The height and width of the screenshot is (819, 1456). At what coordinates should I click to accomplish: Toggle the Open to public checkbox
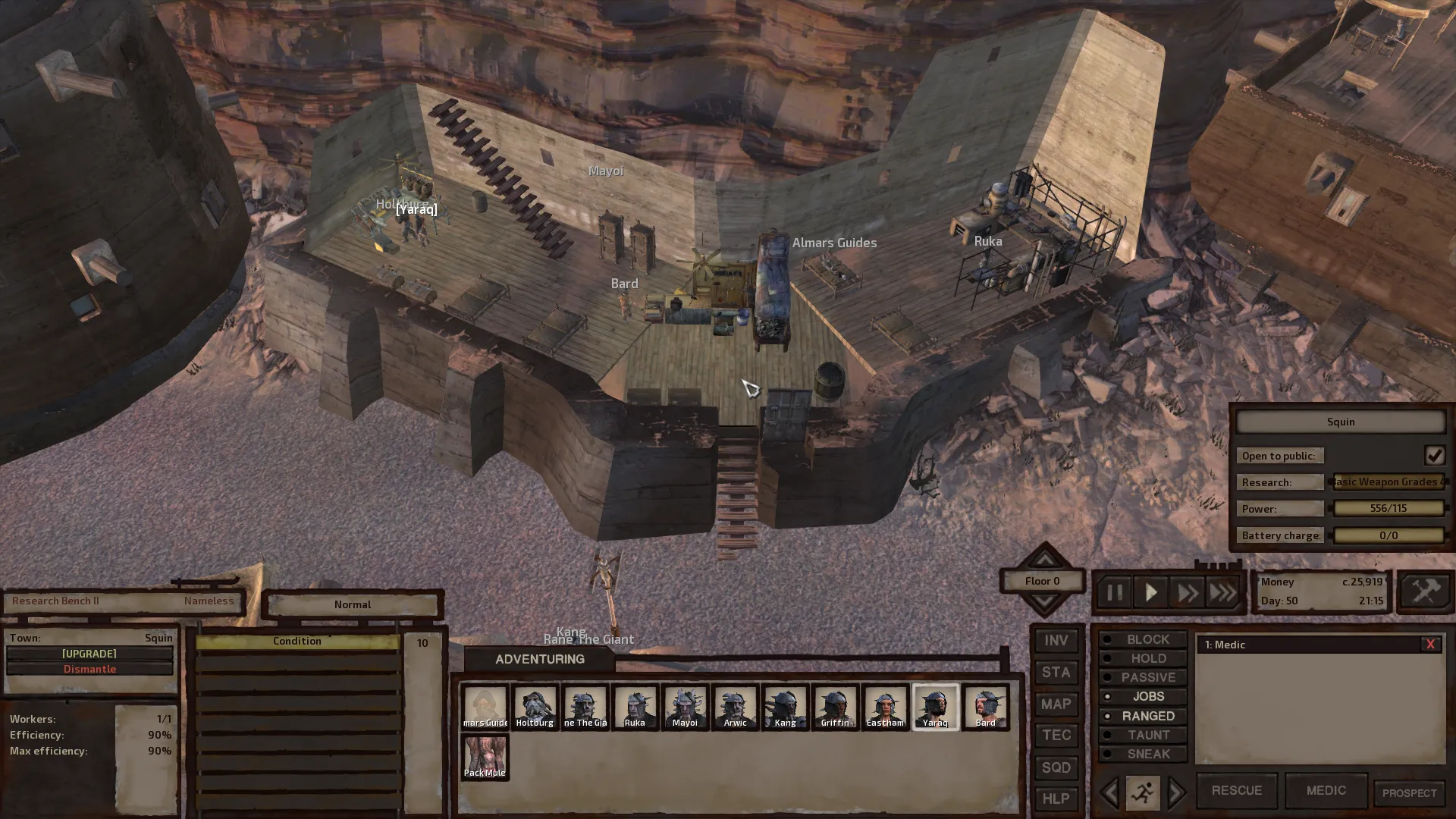click(1434, 455)
